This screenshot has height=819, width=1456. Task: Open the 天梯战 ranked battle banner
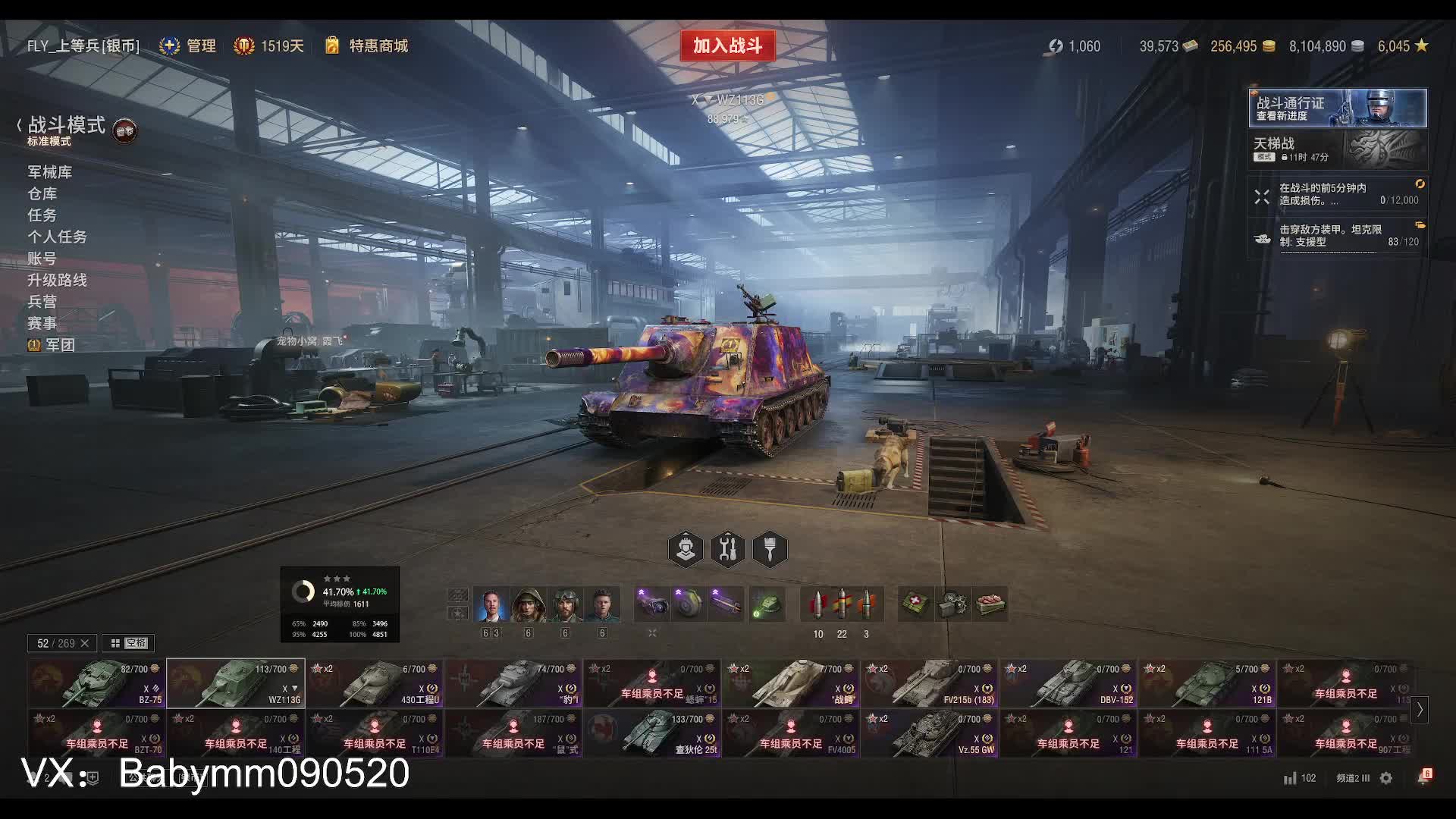(x=1337, y=149)
